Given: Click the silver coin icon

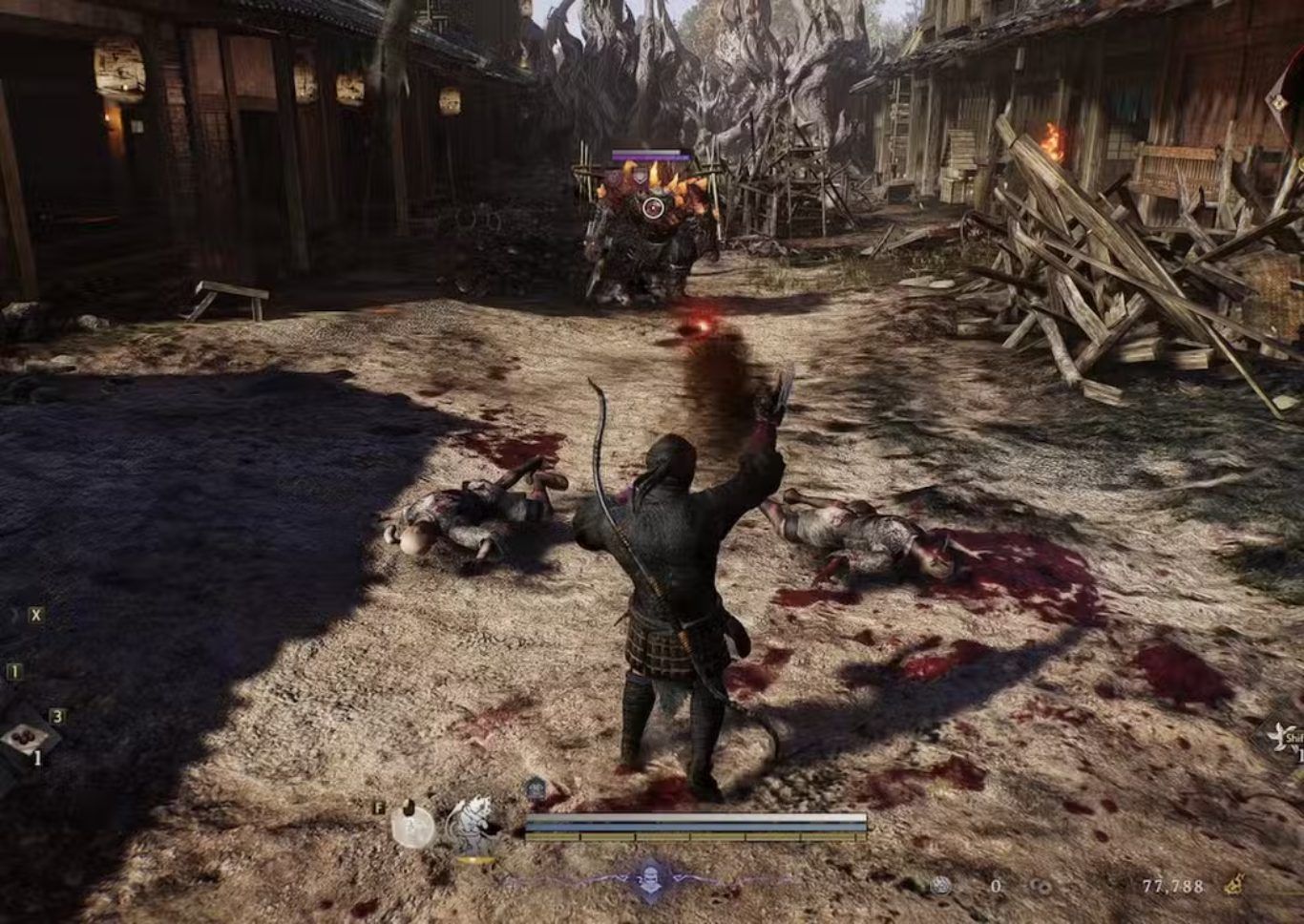Looking at the screenshot, I should coord(941,886).
